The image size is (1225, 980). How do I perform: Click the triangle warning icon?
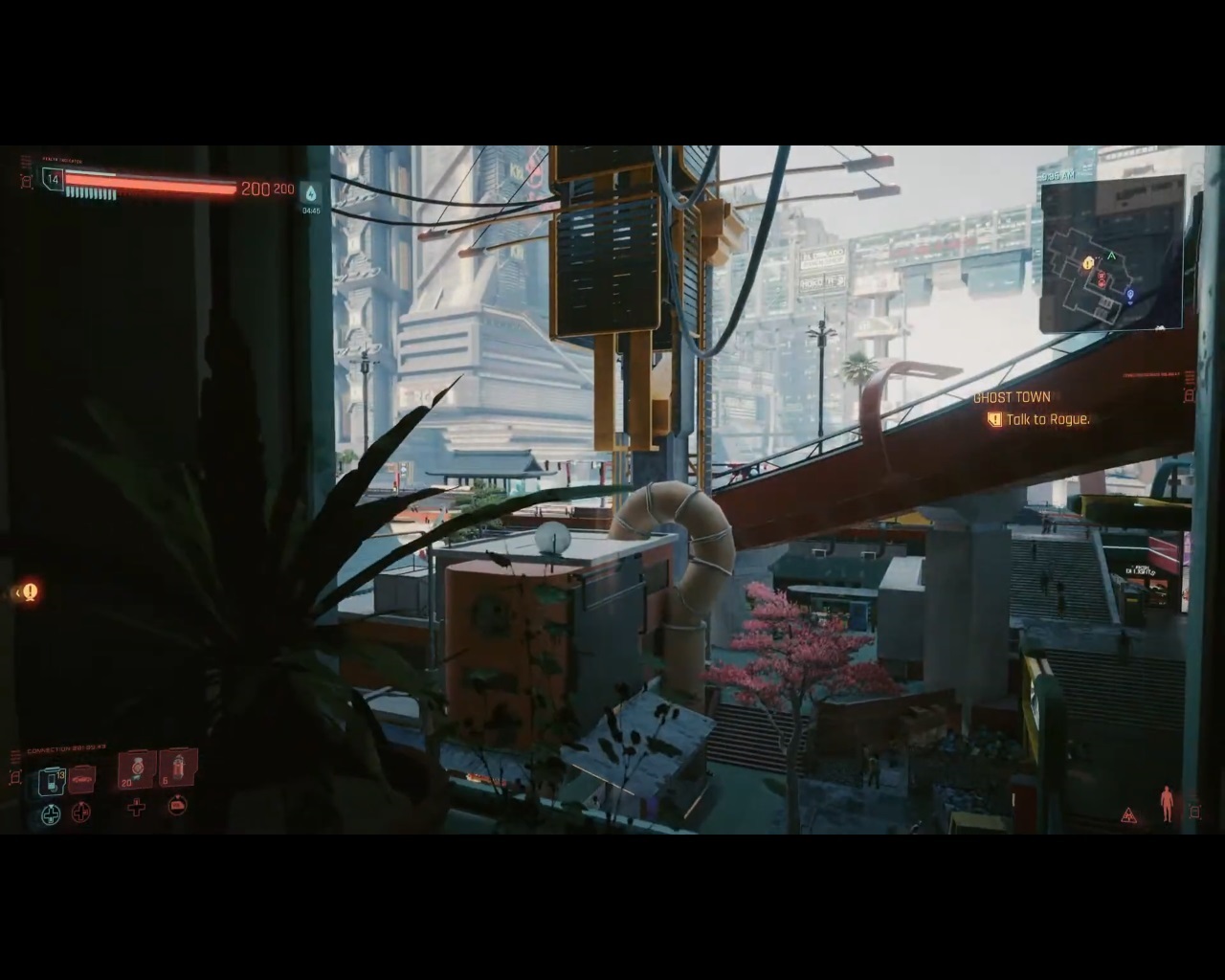tap(1129, 815)
